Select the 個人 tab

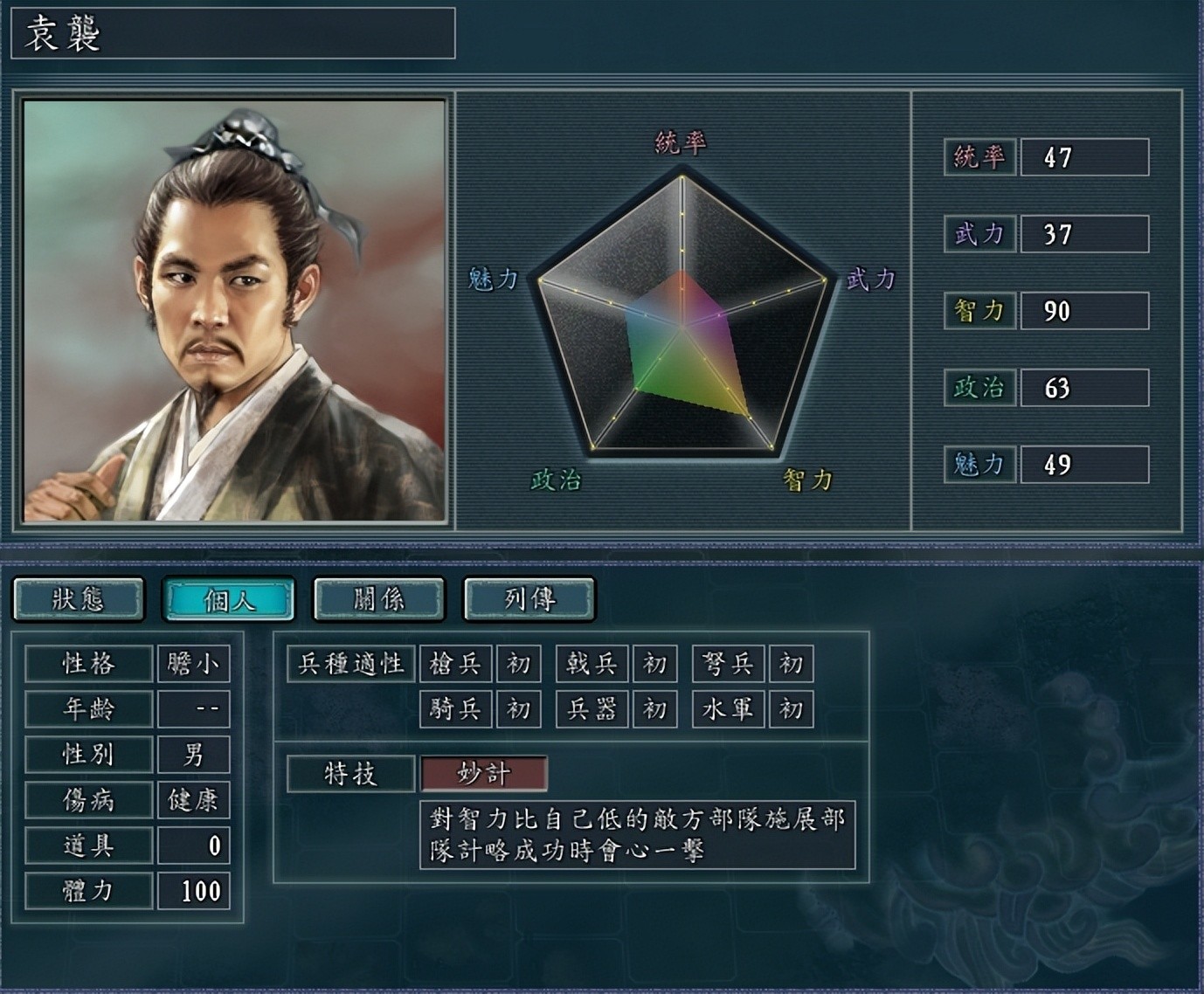pos(229,599)
